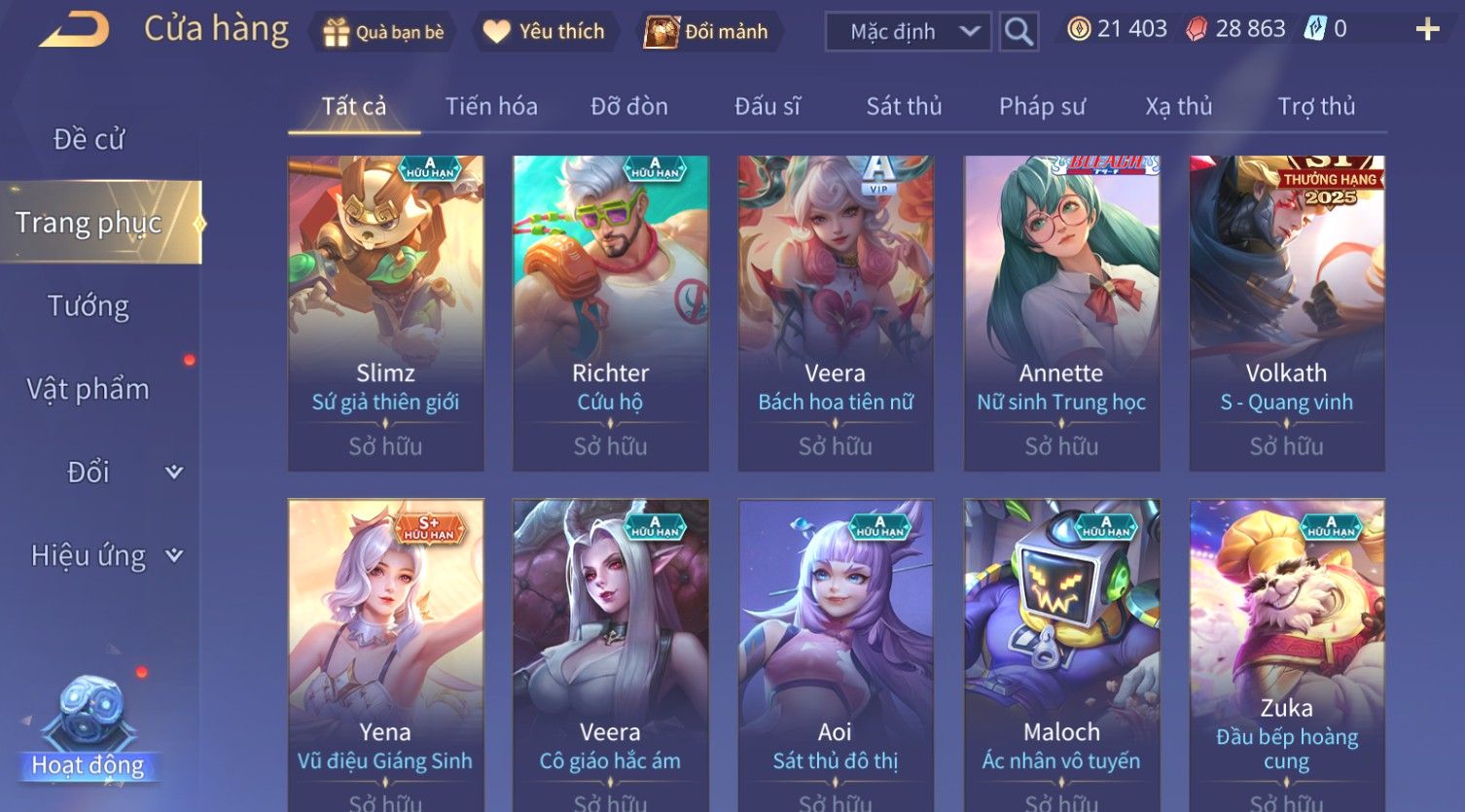Click the magnifying glass search button

click(1018, 32)
